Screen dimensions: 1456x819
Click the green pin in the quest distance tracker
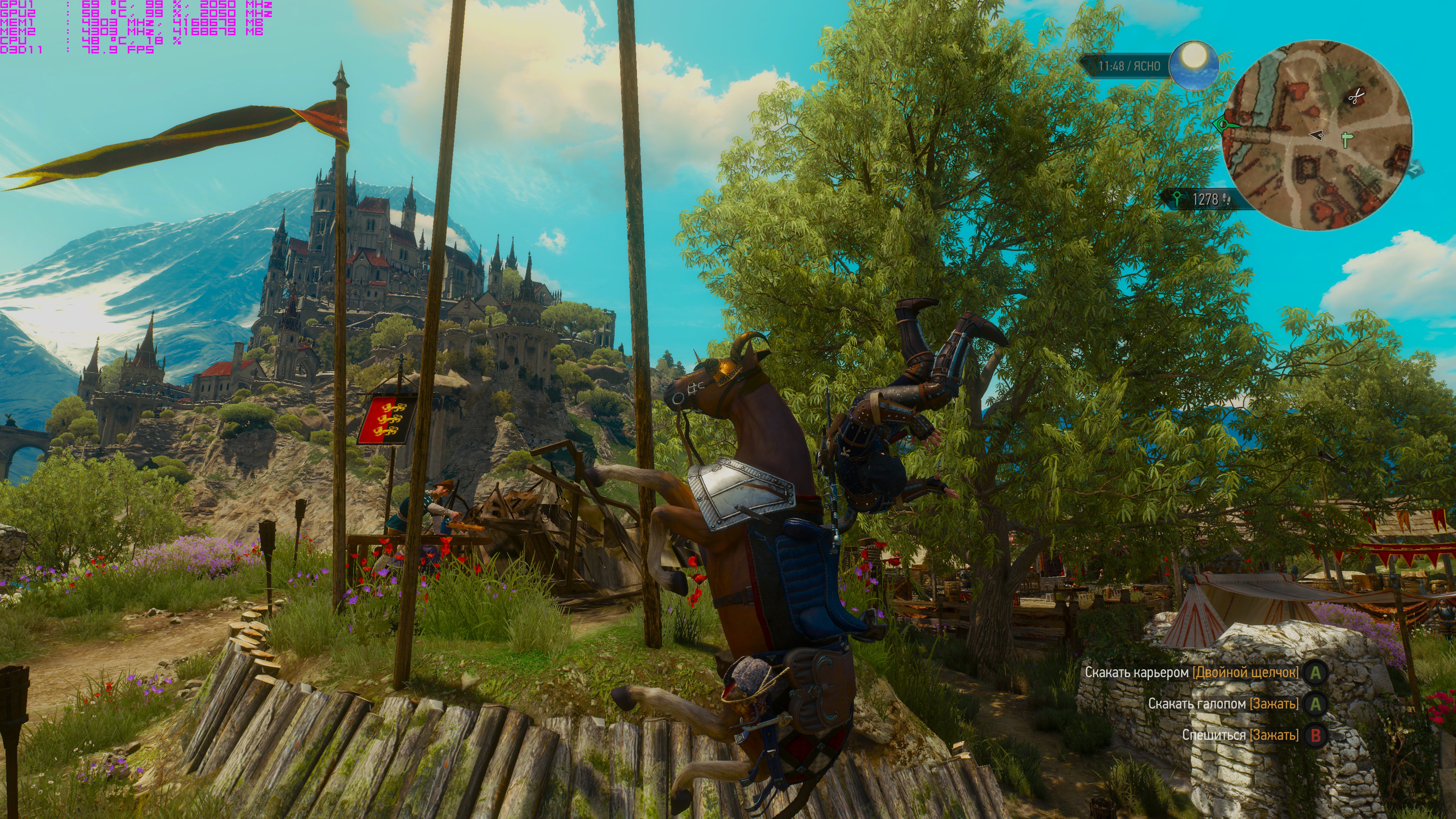pyautogui.click(x=1177, y=199)
